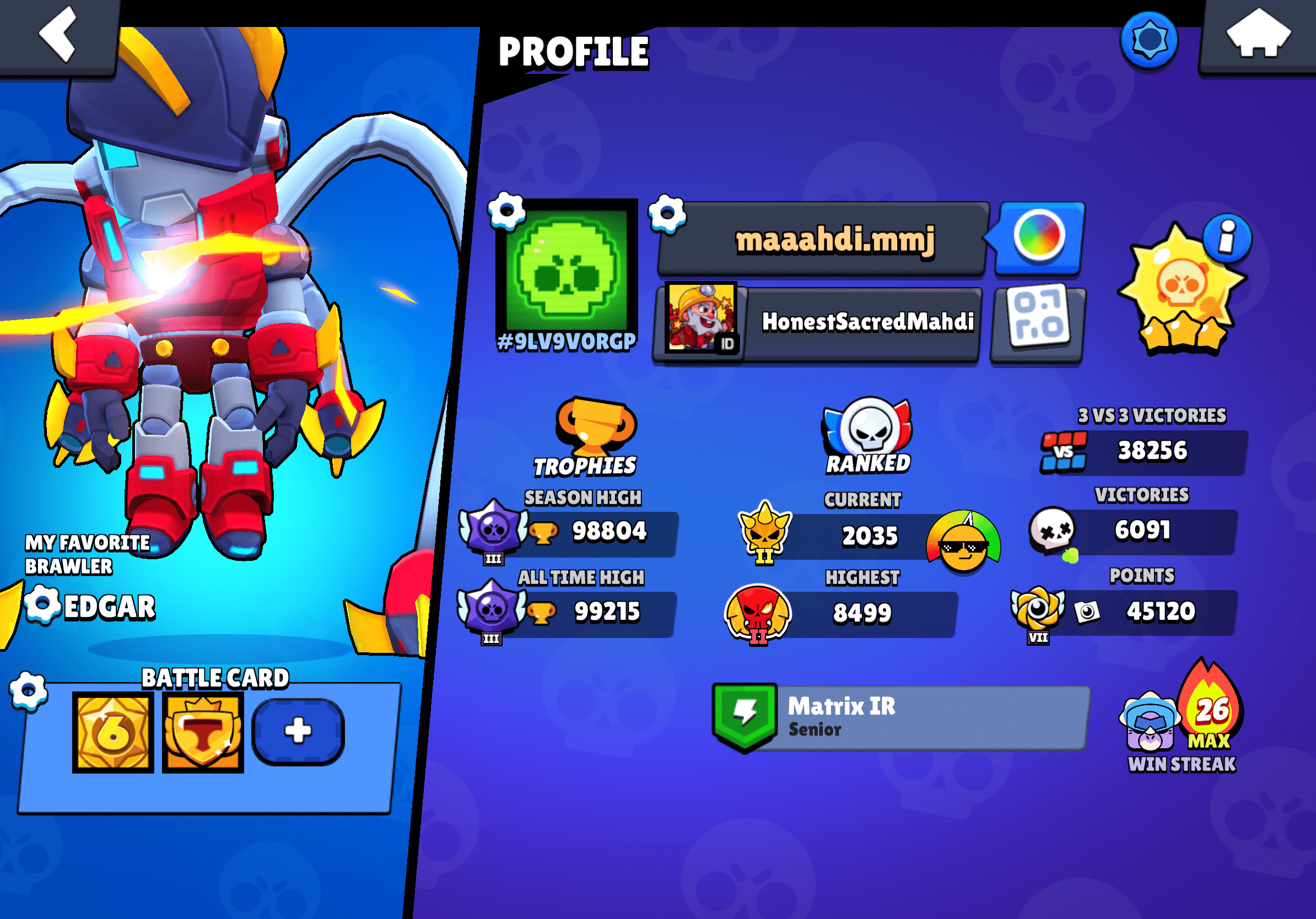View the points mastery badge
The height and width of the screenshot is (919, 1316).
tap(1038, 610)
